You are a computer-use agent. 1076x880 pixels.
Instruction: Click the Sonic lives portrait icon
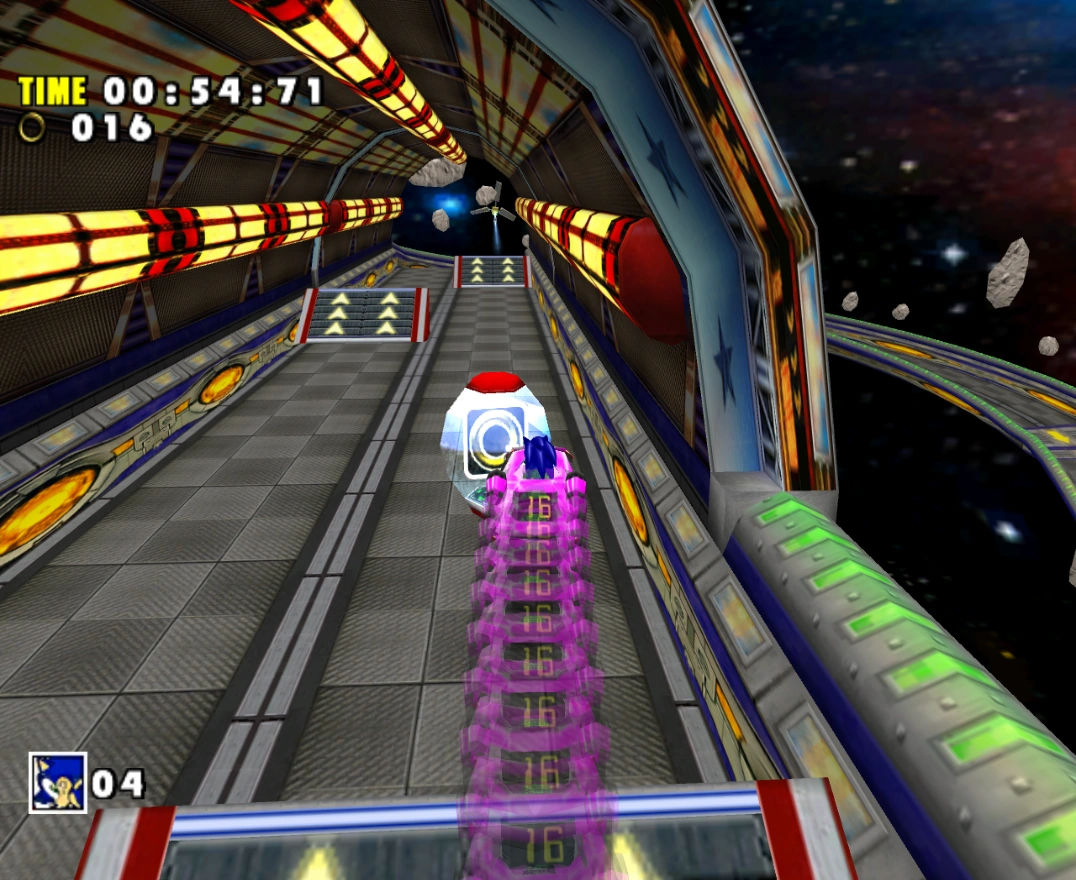(58, 782)
